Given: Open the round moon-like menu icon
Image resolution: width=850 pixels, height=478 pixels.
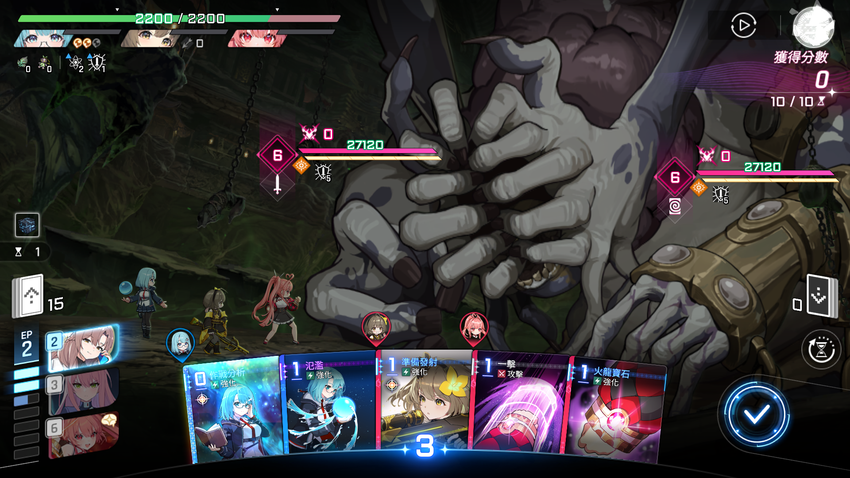Looking at the screenshot, I should tap(813, 26).
